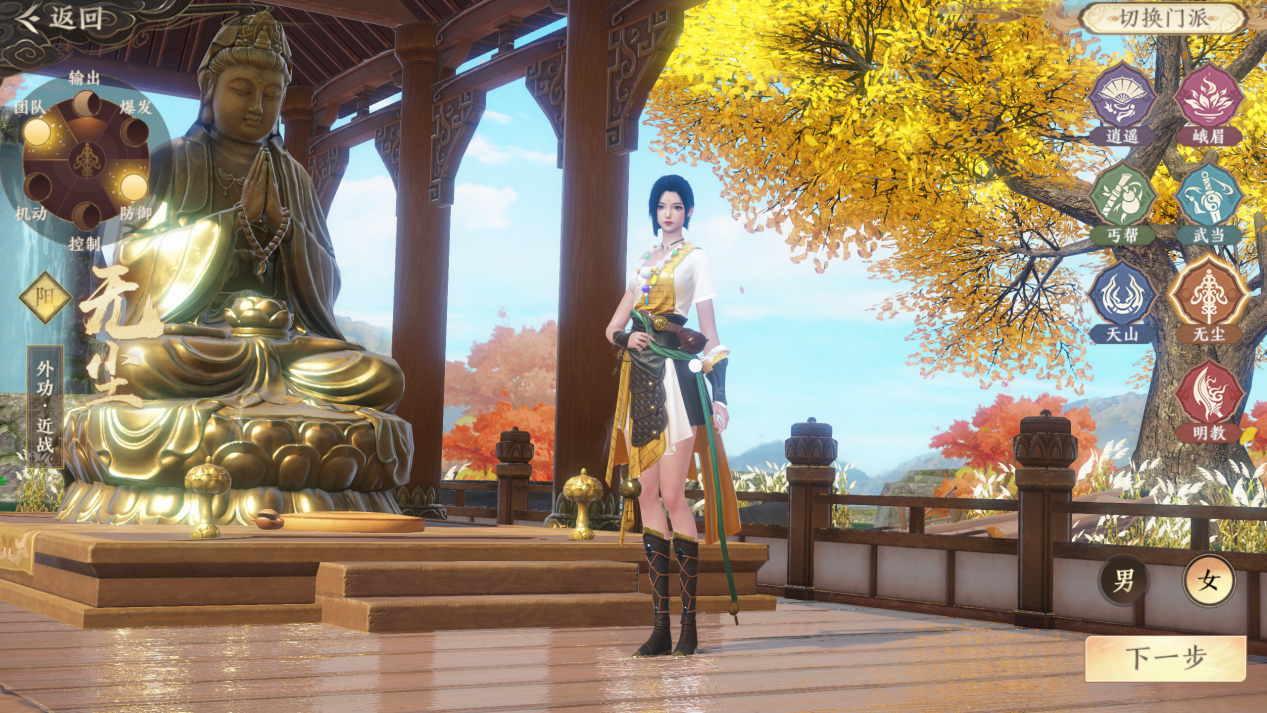Select the 逍遥 sect icon

(1122, 98)
